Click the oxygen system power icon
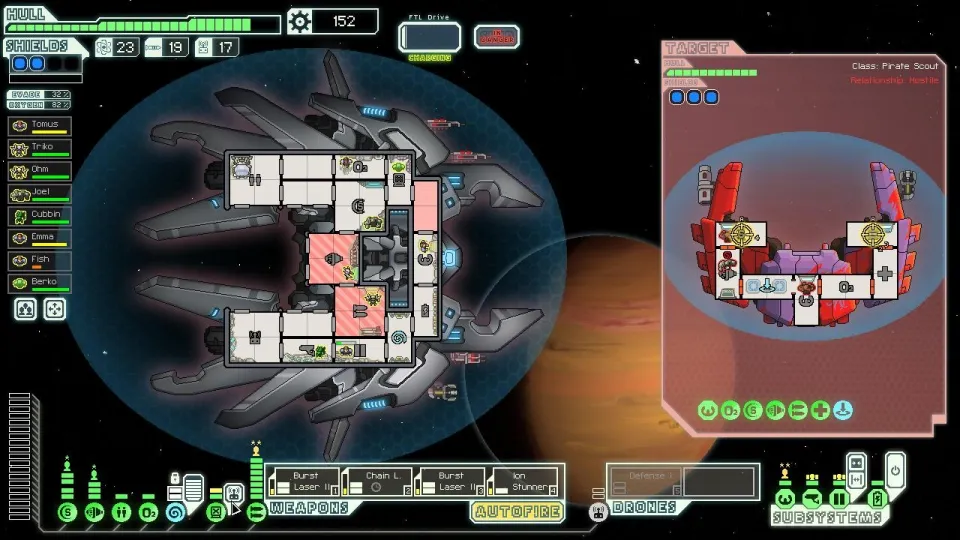The height and width of the screenshot is (540, 960). (148, 512)
